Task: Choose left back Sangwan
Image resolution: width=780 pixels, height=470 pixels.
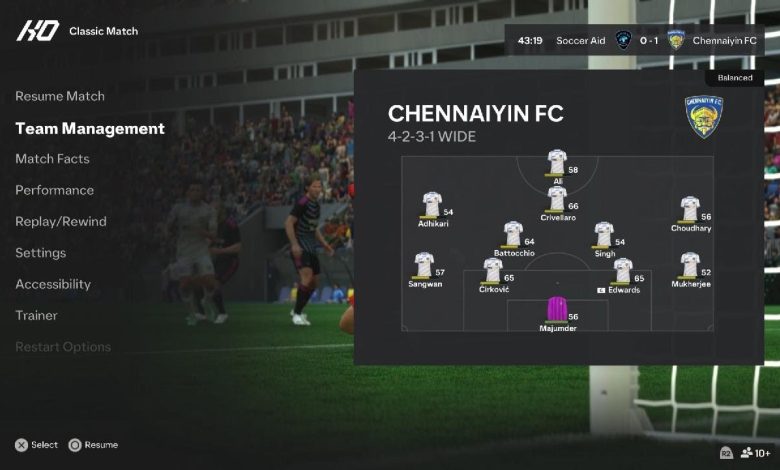Action: tap(424, 265)
